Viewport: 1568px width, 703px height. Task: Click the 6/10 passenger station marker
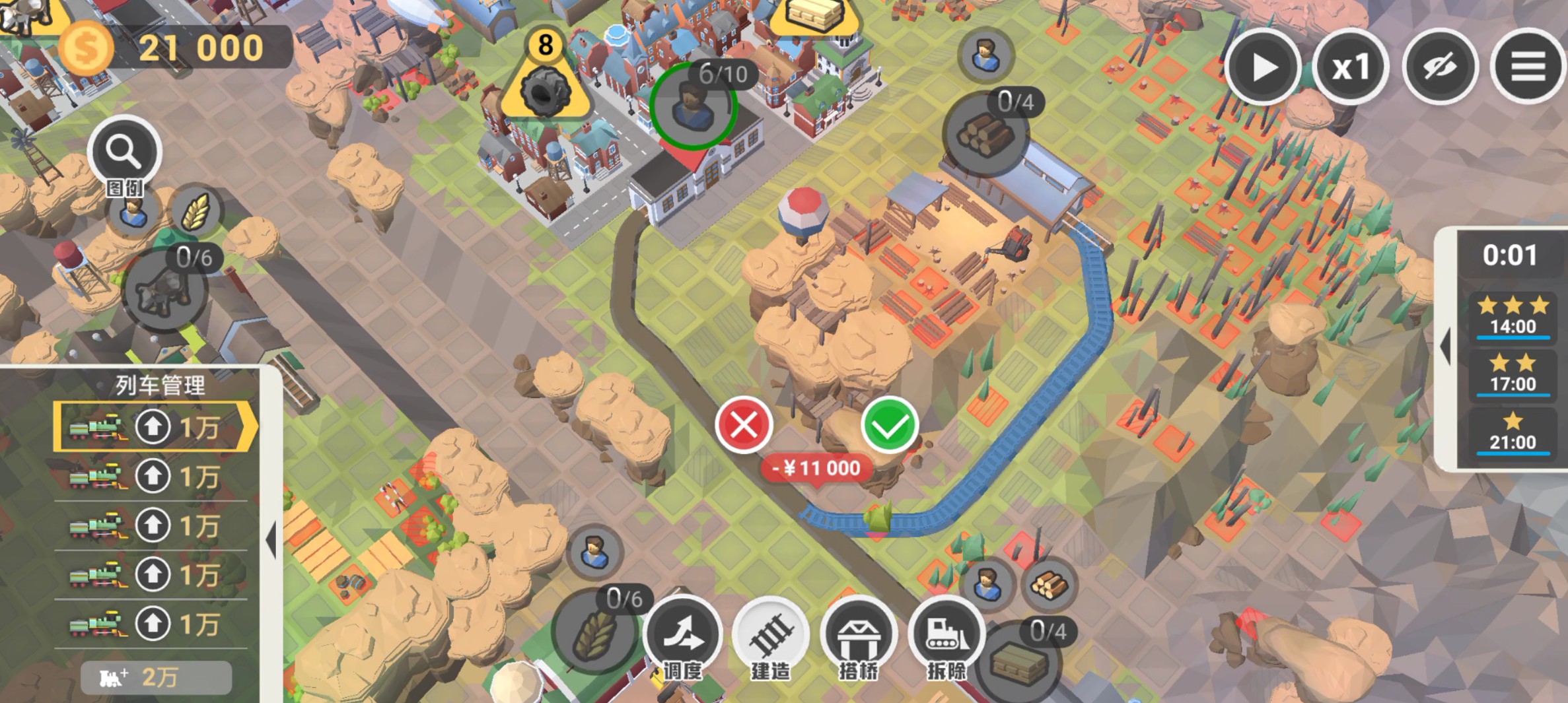(x=693, y=106)
